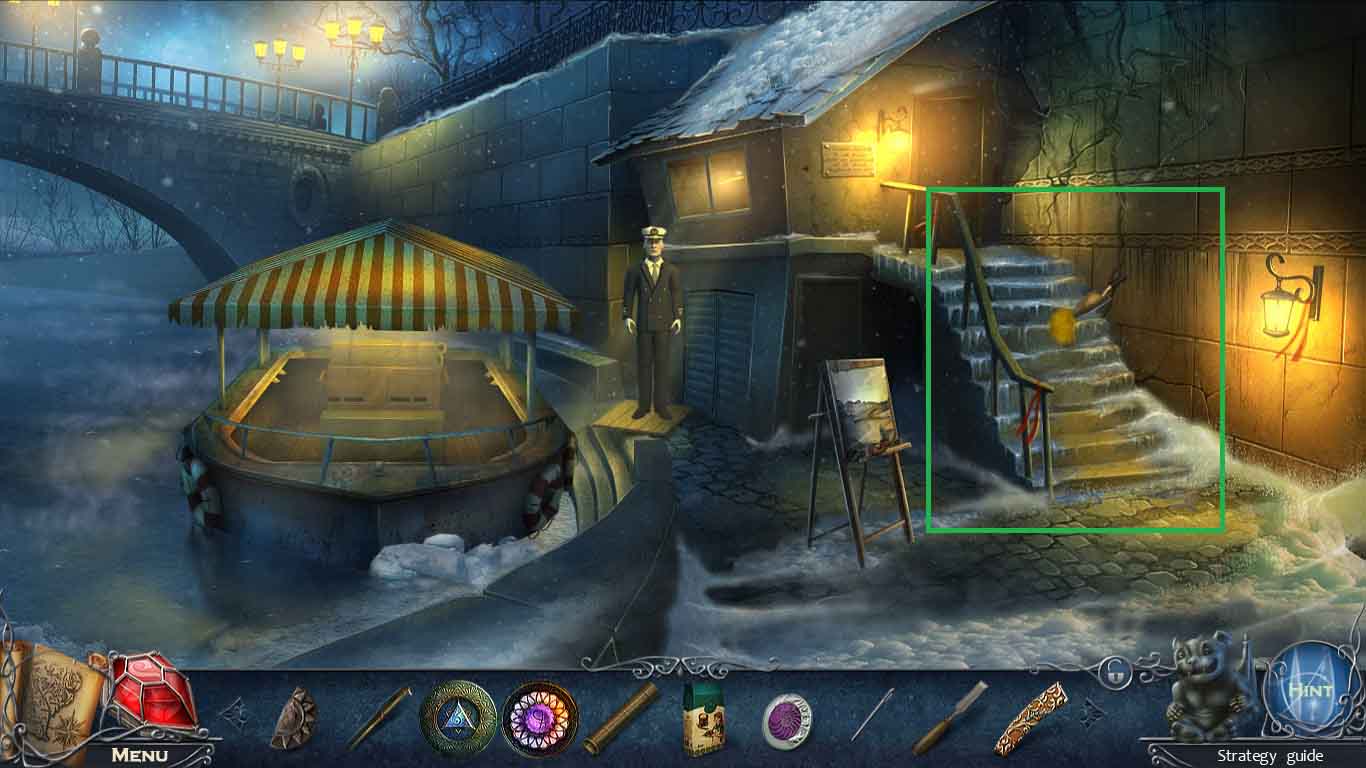1366x768 pixels.
Task: Choose the rolled scroll tube item
Action: tap(621, 719)
